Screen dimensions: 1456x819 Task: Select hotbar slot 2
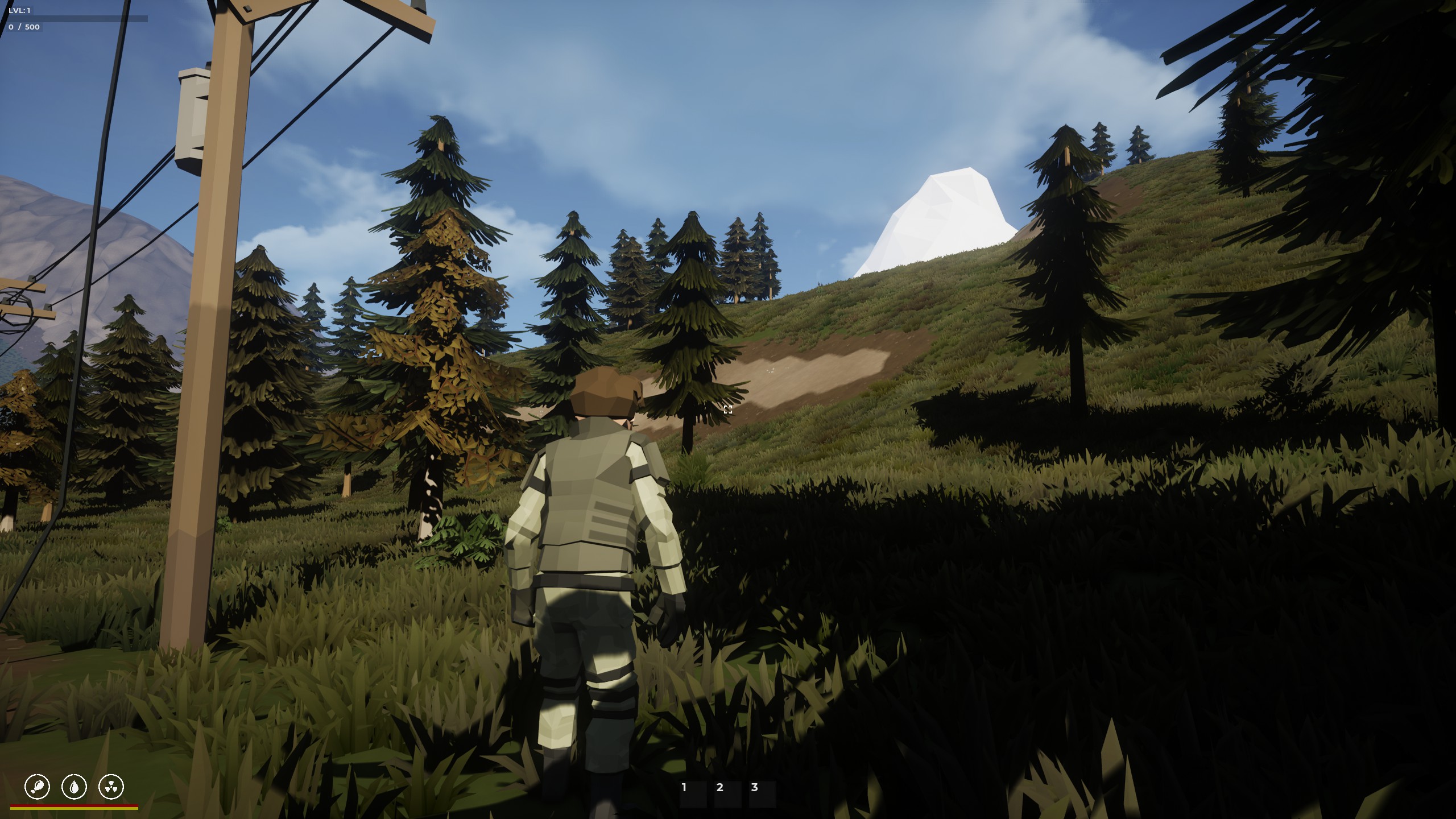tap(727, 794)
